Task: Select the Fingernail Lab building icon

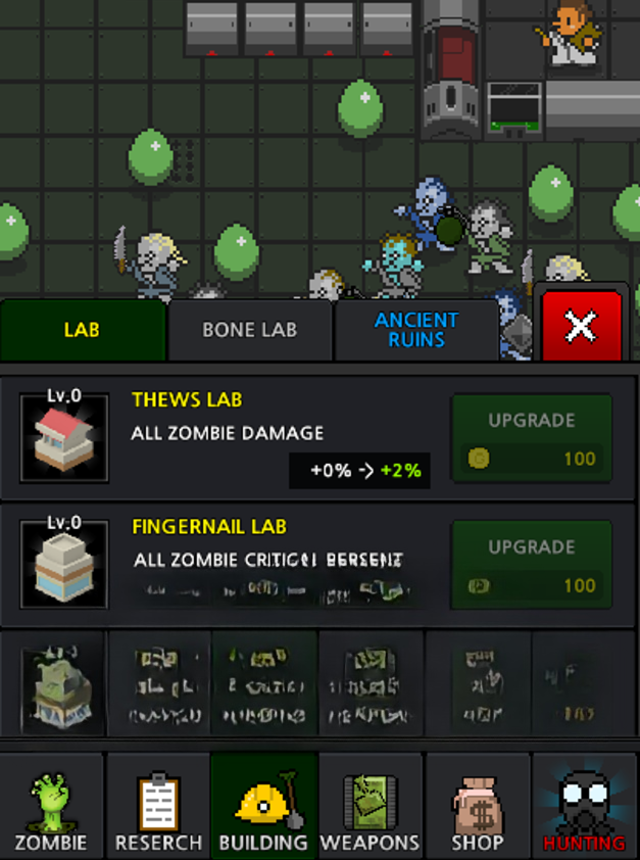Action: point(64,566)
